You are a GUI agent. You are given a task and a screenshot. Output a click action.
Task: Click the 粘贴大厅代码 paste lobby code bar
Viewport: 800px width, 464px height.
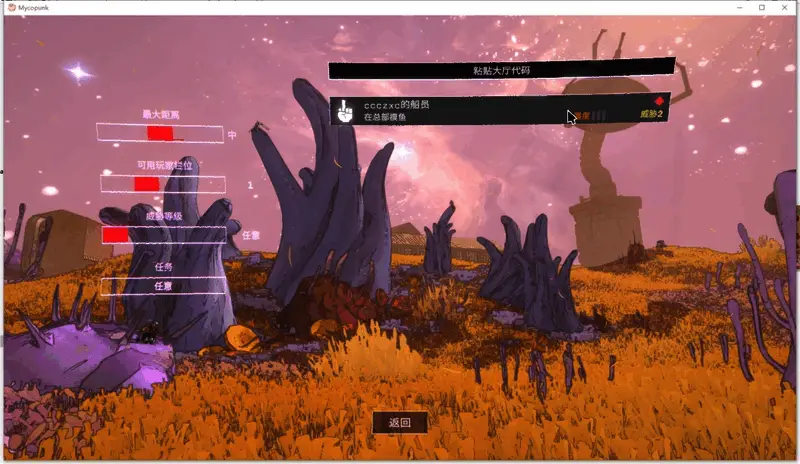coord(502,70)
